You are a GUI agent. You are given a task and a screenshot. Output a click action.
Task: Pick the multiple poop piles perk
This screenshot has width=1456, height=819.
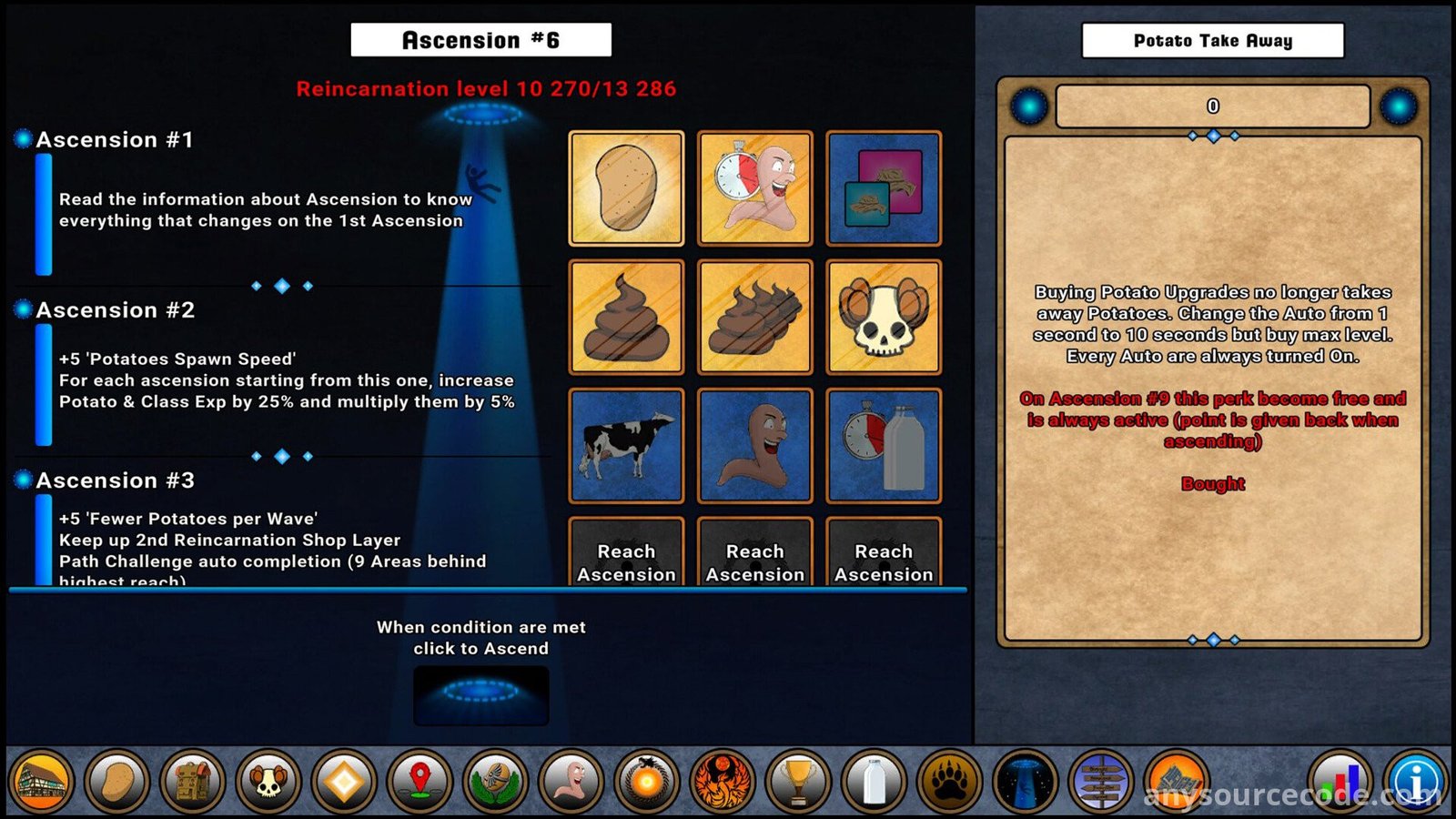pyautogui.click(x=754, y=317)
